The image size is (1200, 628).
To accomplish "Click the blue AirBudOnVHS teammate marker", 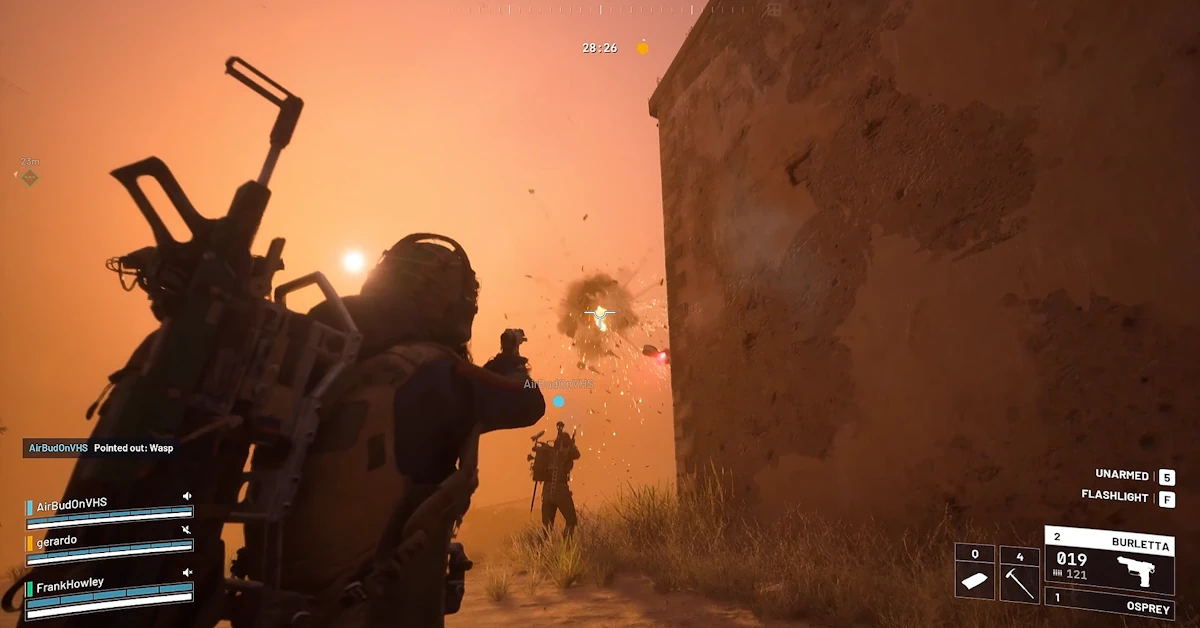I will [x=558, y=402].
